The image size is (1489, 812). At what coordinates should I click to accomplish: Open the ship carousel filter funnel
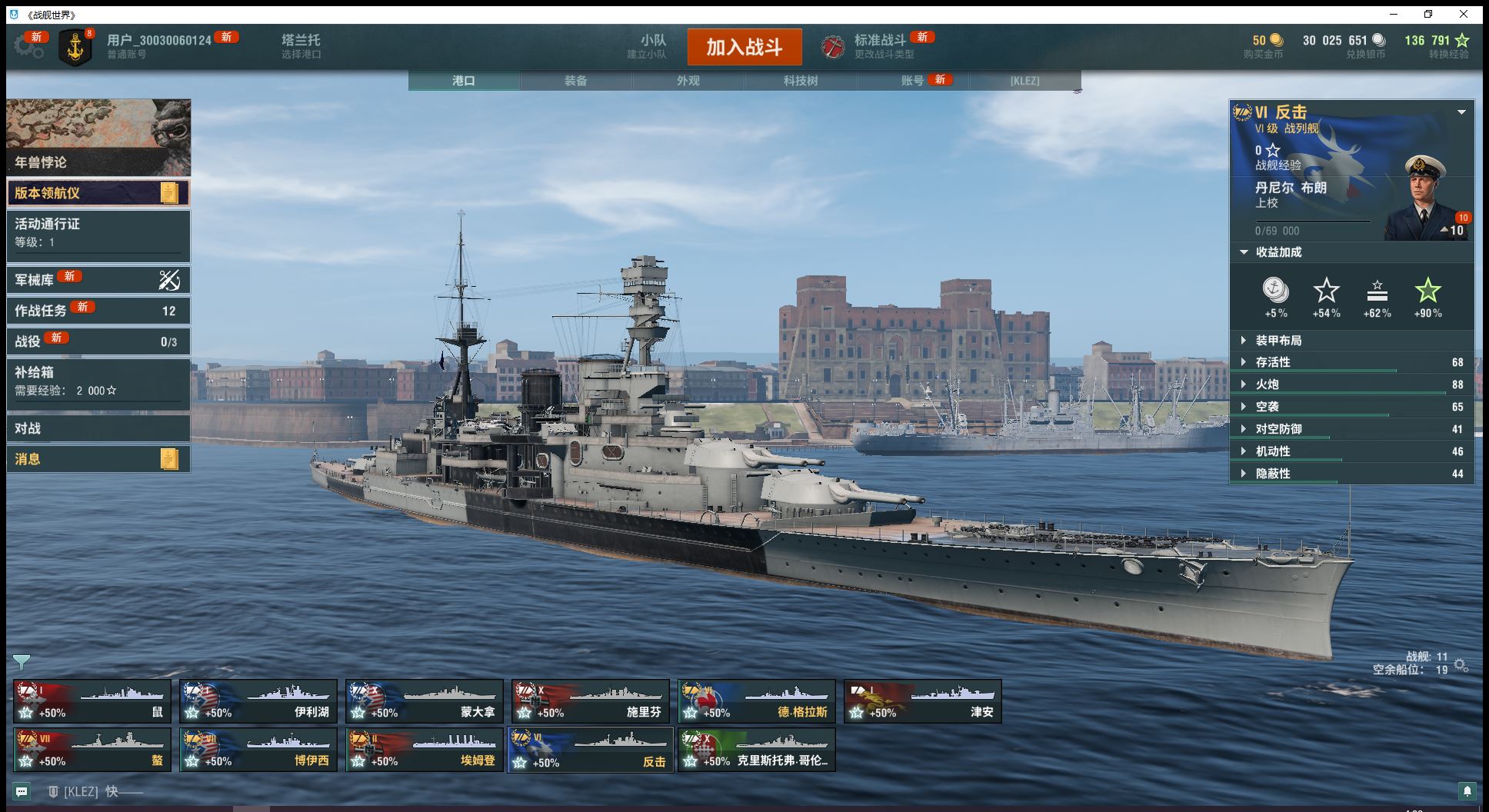(22, 661)
